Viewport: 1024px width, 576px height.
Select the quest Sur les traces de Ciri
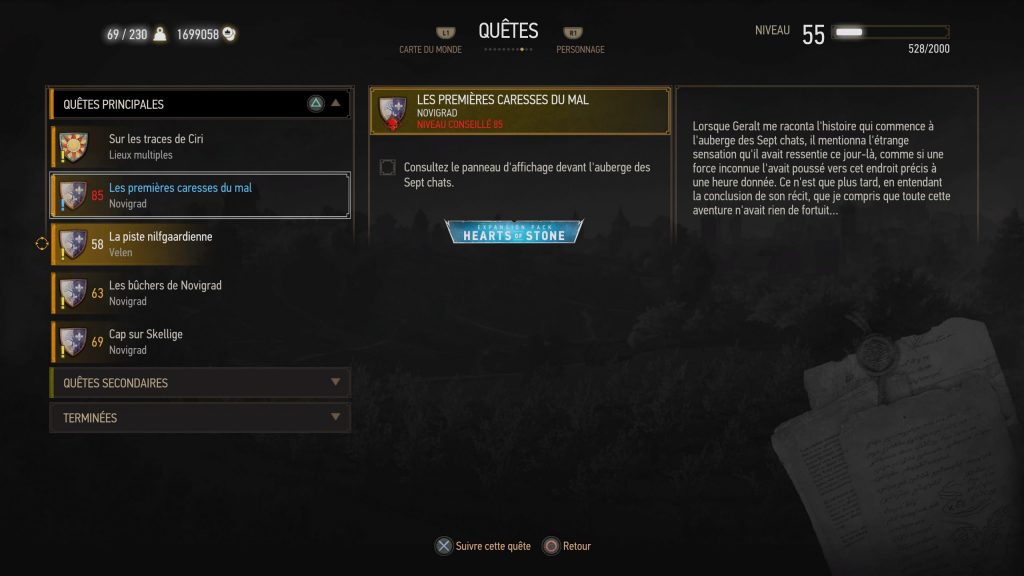click(x=200, y=146)
